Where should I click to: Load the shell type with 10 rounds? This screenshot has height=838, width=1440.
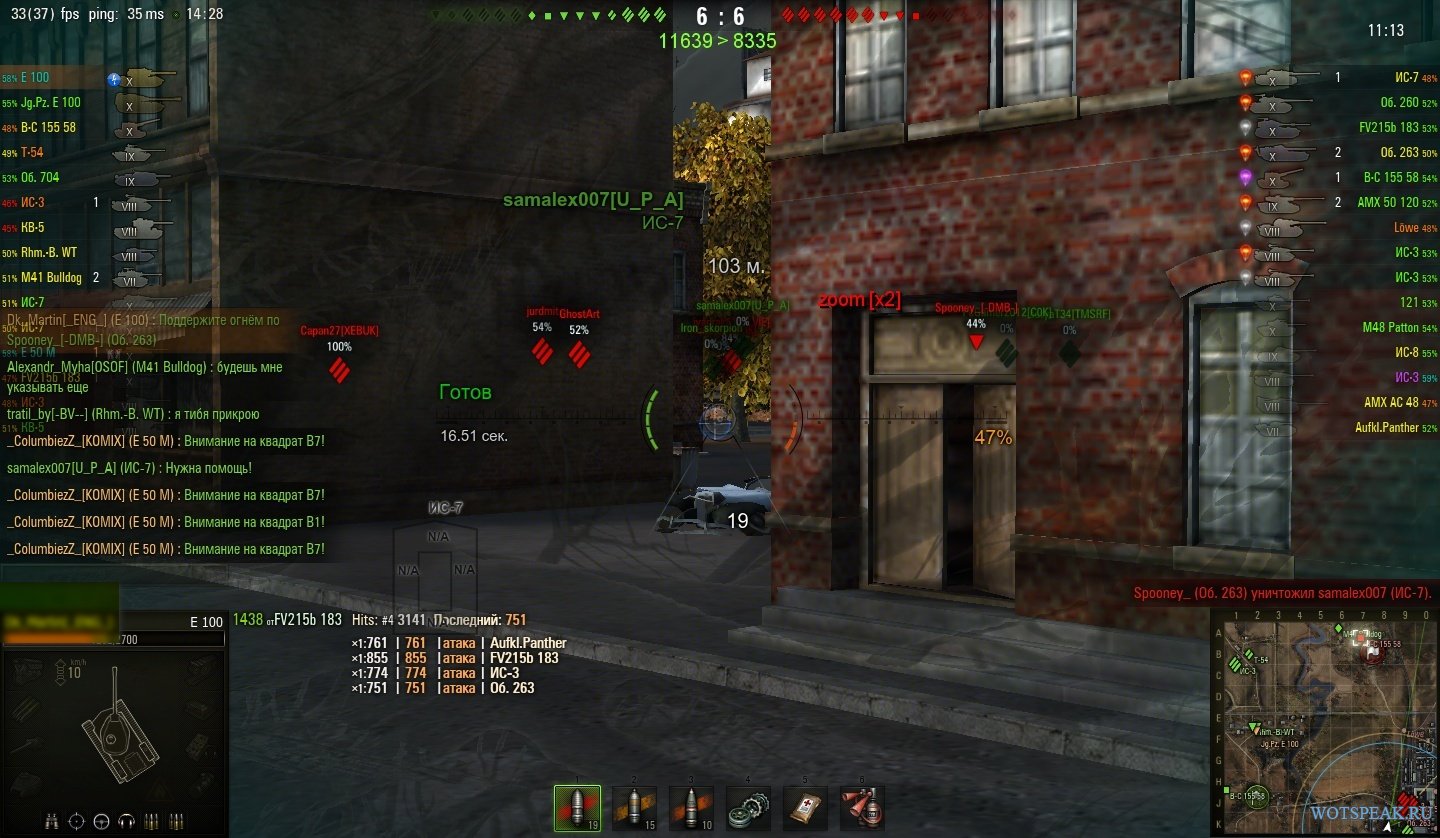tap(690, 808)
